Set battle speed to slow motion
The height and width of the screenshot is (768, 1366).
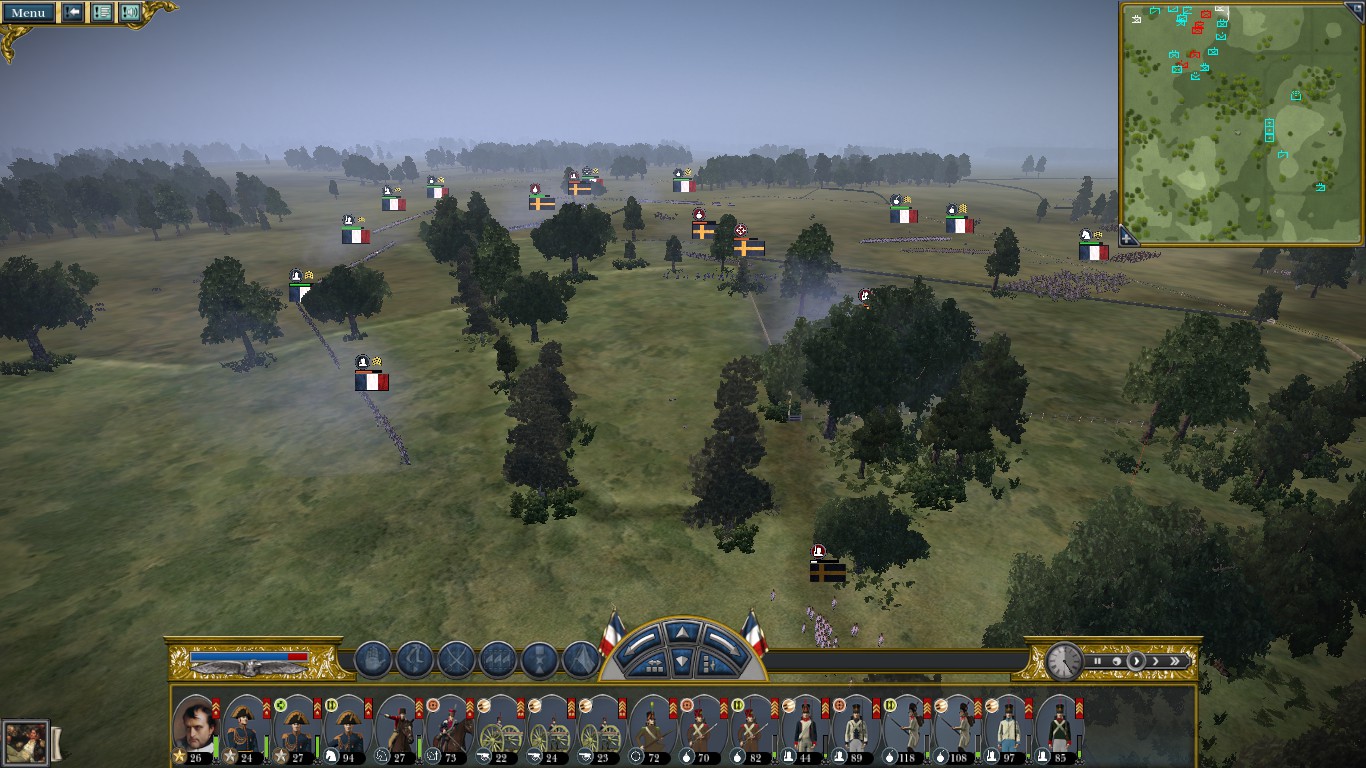1116,661
